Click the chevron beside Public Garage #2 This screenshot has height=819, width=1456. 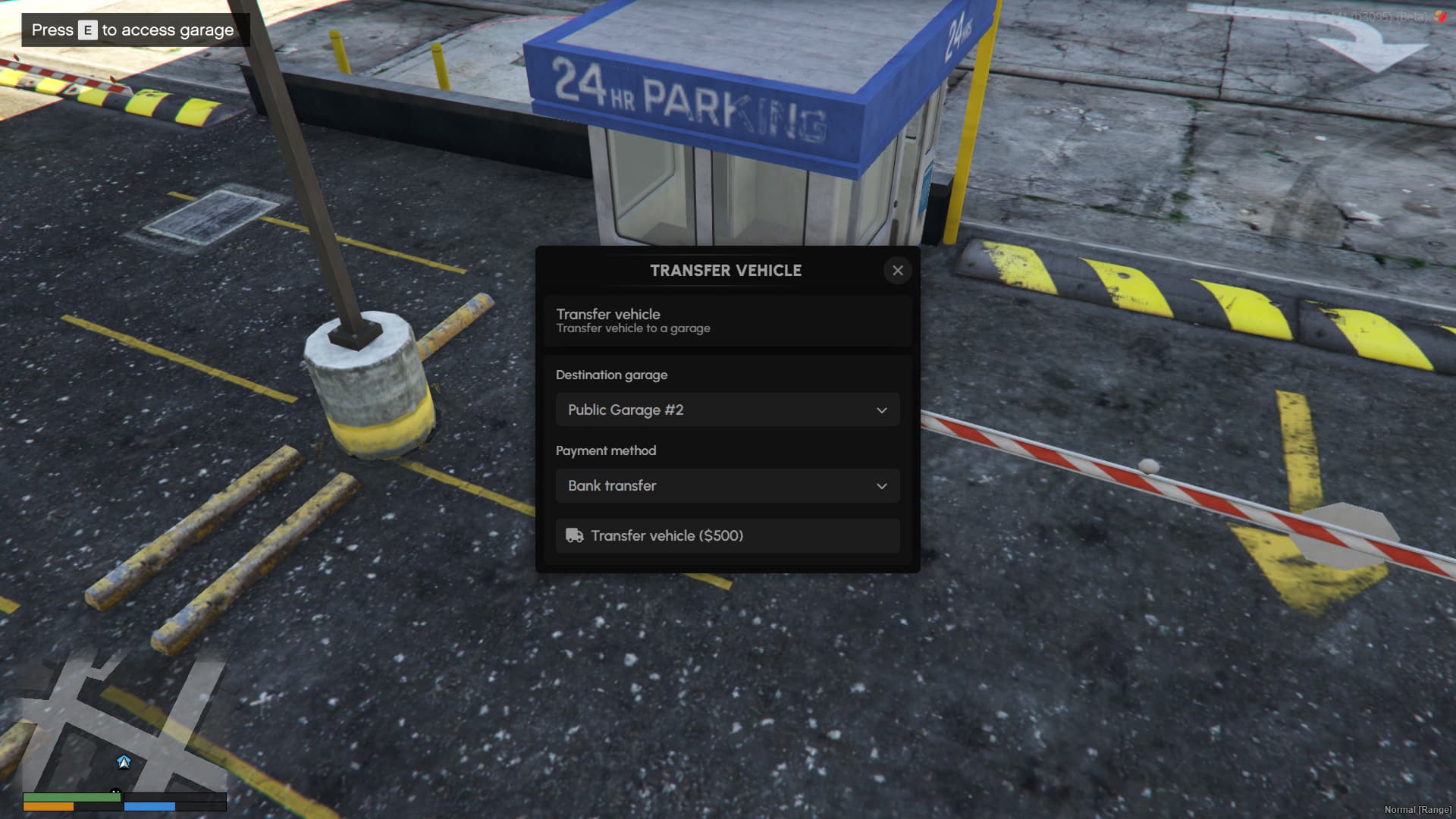pos(881,409)
